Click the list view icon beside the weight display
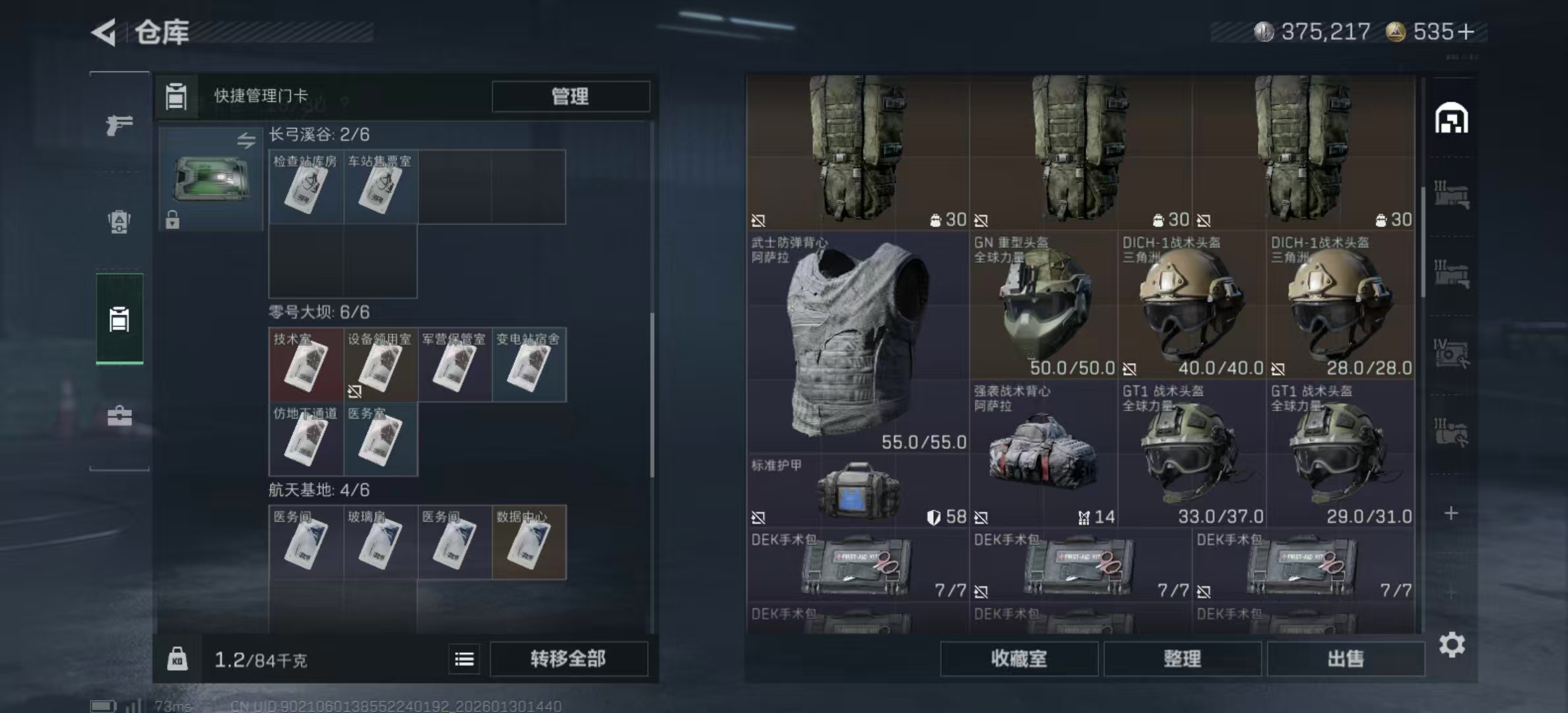This screenshot has width=1568, height=713. 465,659
